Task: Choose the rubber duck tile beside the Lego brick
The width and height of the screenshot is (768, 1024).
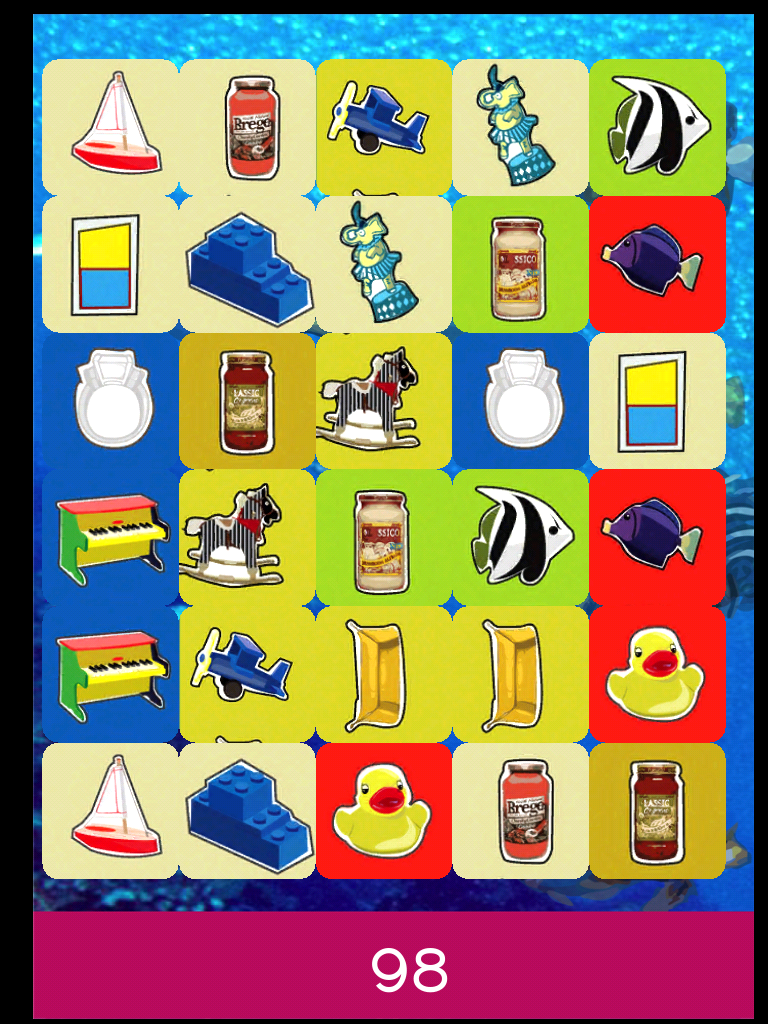Action: point(384,811)
